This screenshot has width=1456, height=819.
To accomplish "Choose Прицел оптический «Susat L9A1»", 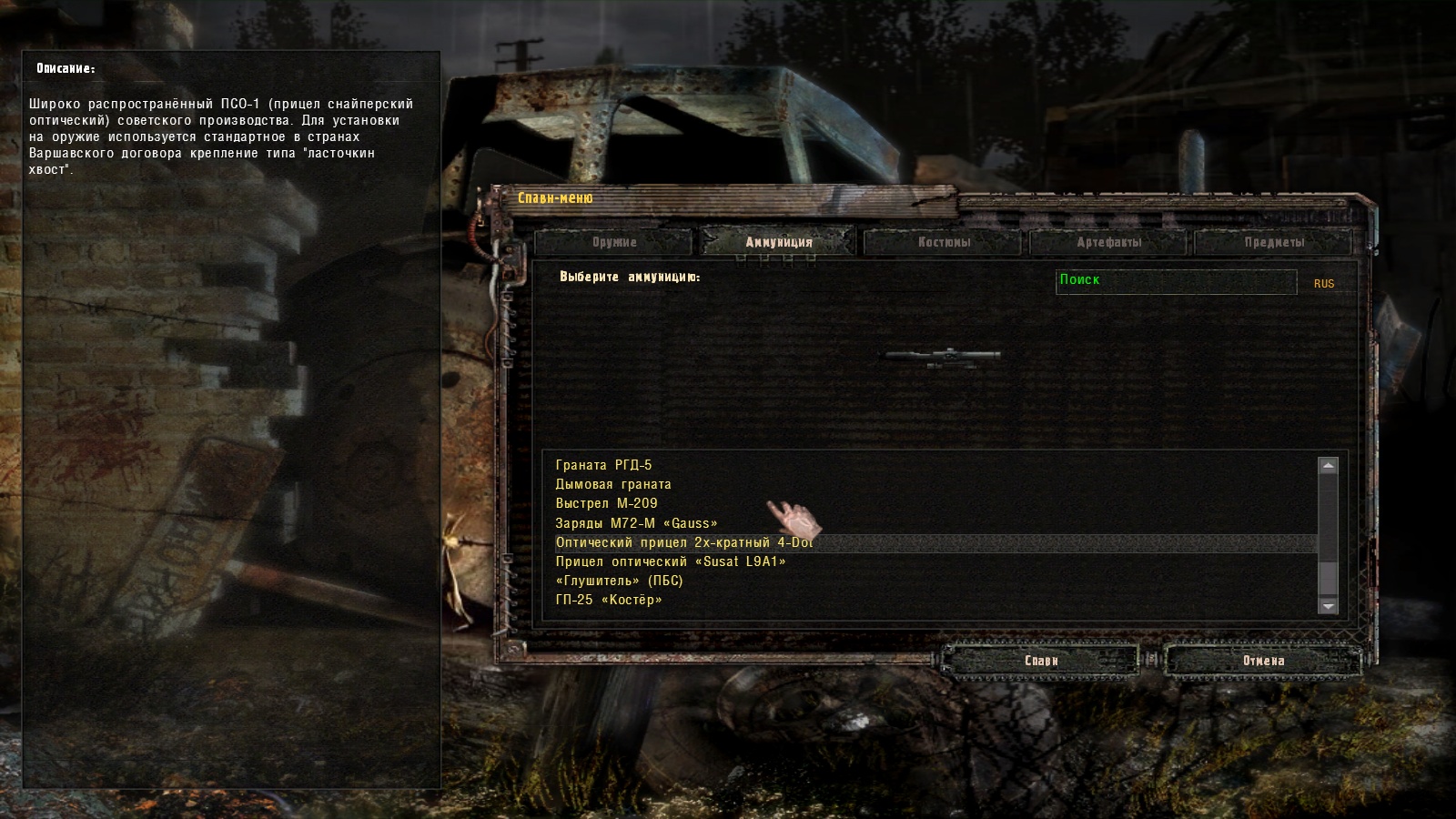I will (671, 561).
